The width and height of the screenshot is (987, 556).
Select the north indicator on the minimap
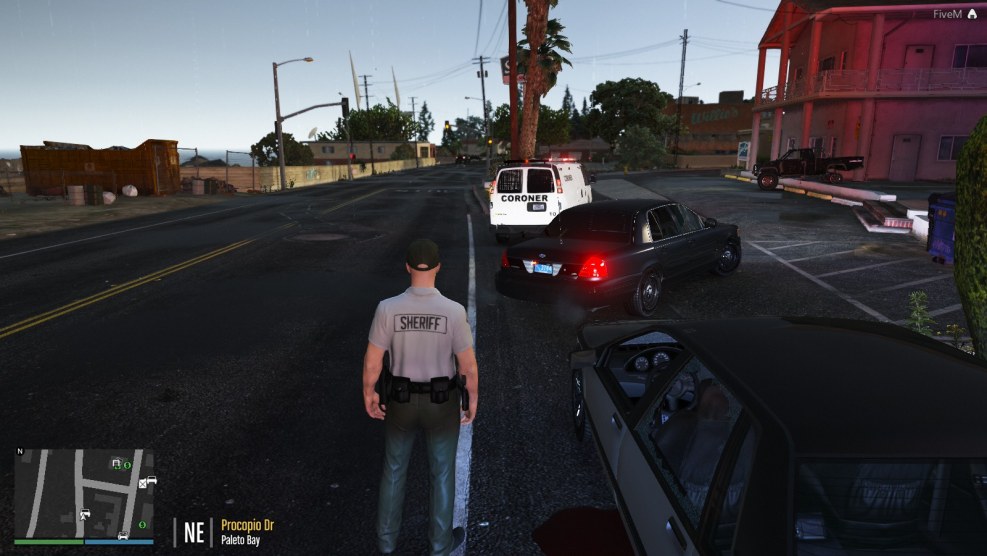point(19,451)
